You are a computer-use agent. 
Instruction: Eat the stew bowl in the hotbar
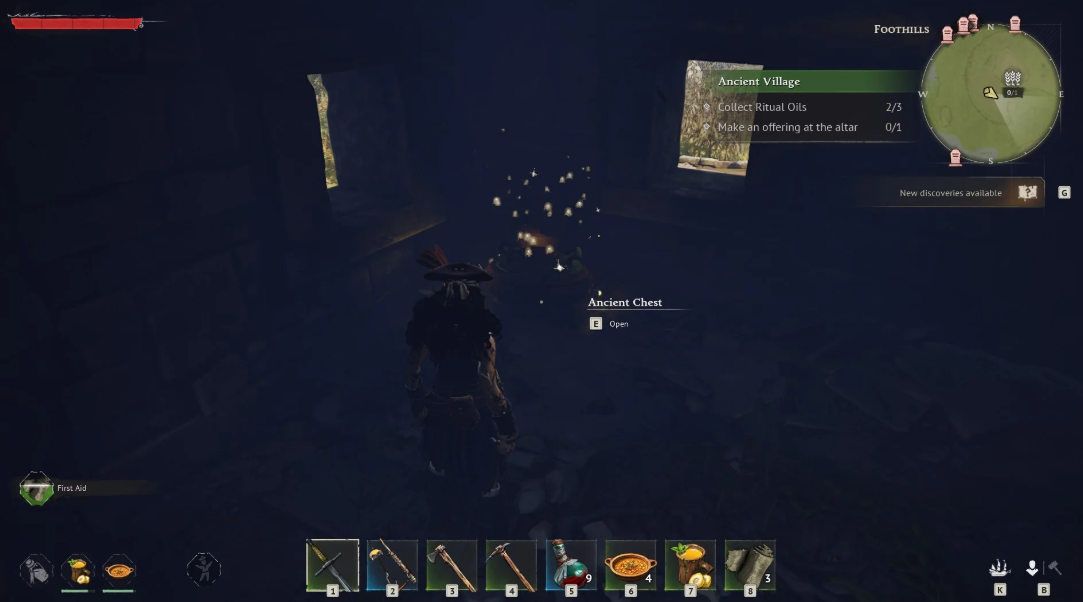tap(631, 566)
